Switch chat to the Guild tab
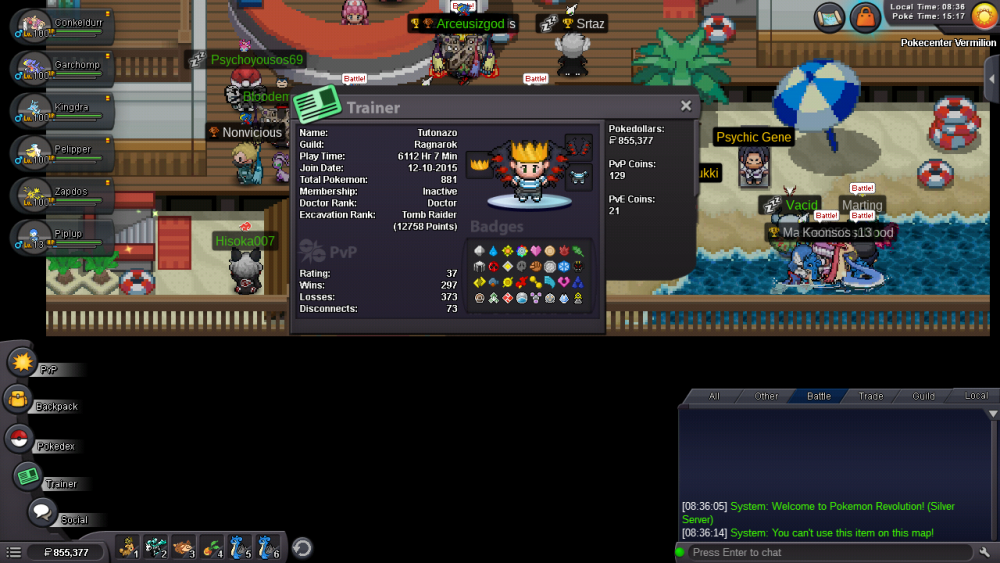 point(923,396)
